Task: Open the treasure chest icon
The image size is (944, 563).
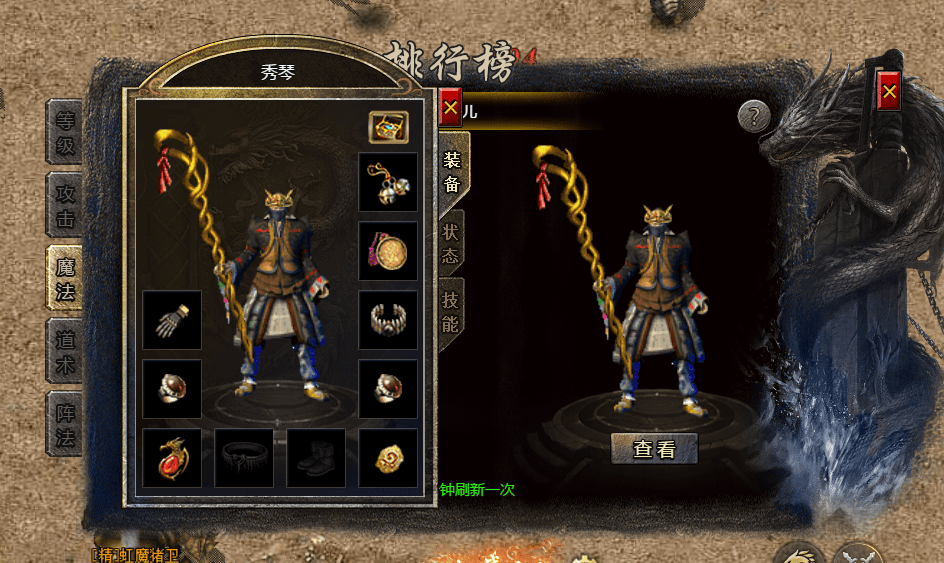Action: coord(388,127)
